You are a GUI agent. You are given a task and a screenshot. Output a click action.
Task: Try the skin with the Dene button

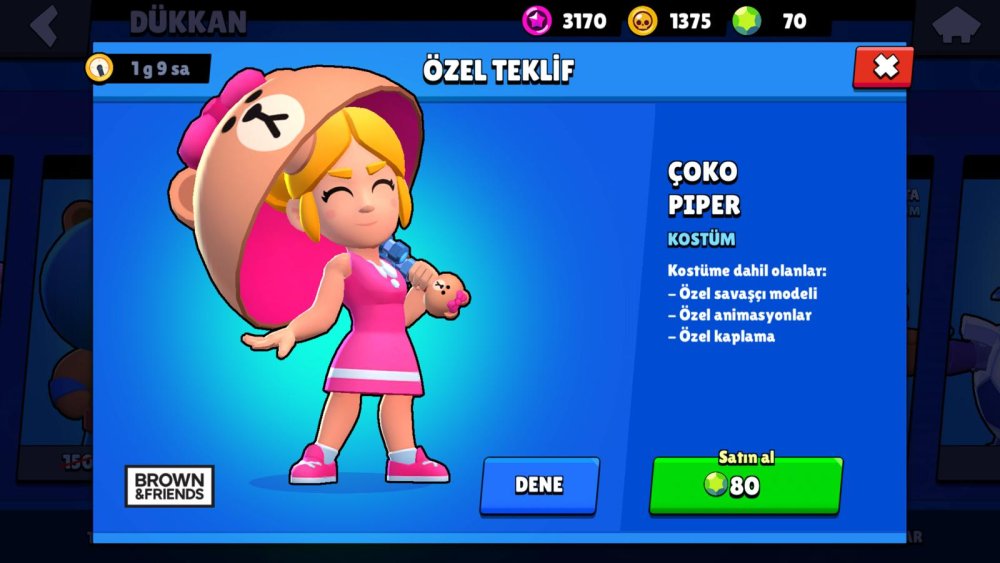tap(539, 485)
